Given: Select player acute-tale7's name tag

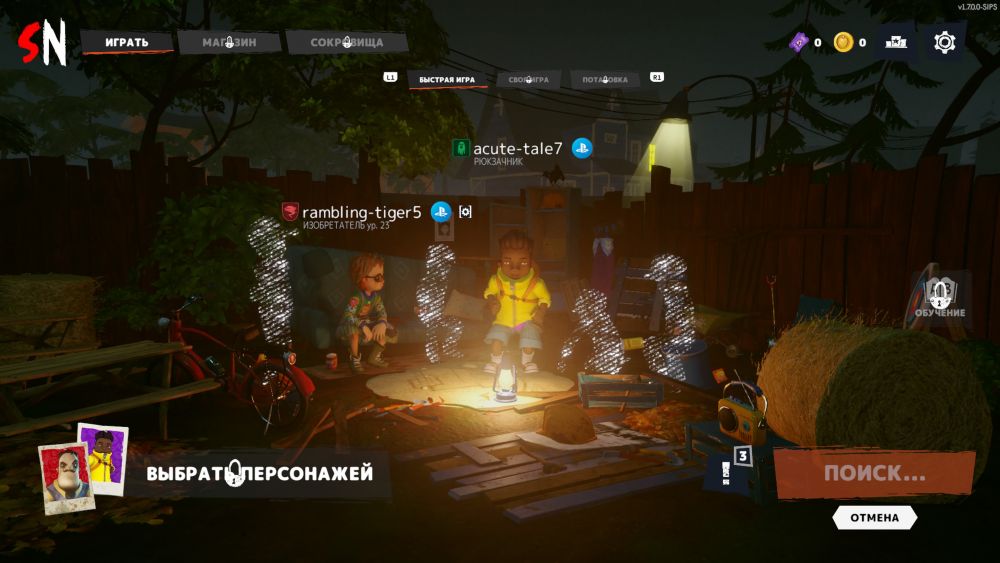Looking at the screenshot, I should click(517, 149).
